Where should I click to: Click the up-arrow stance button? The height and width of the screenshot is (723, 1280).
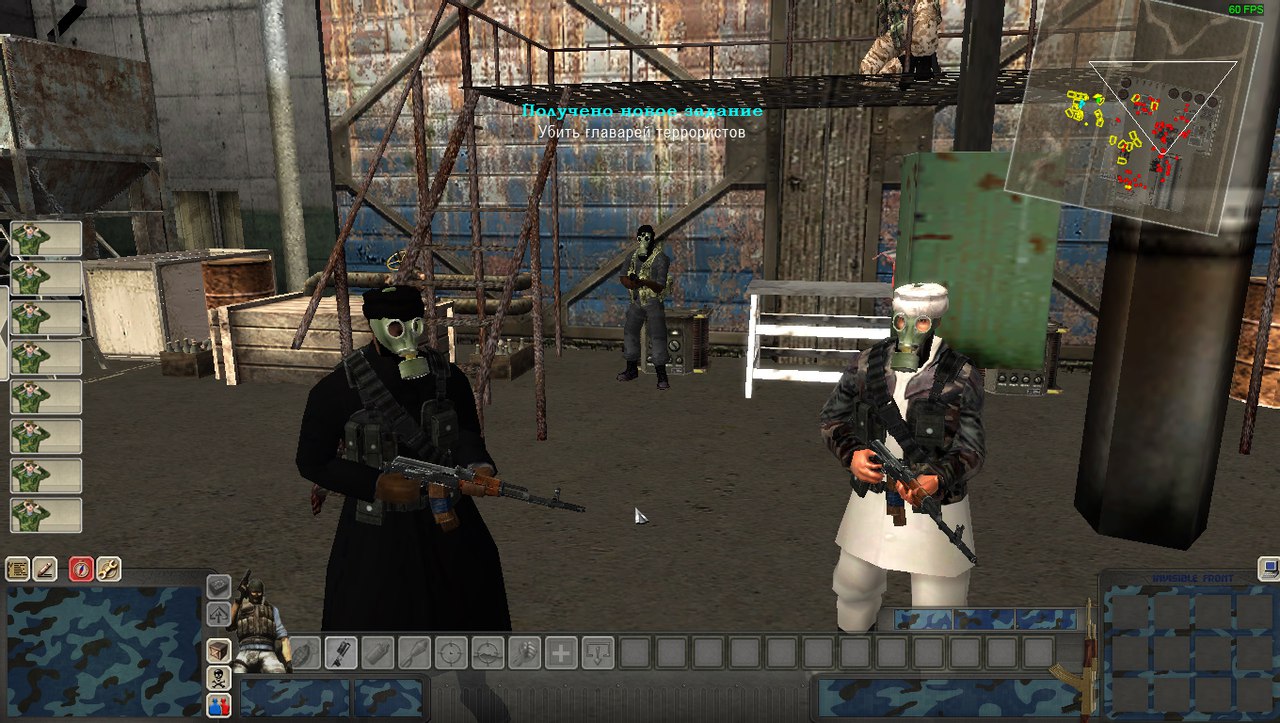[219, 614]
